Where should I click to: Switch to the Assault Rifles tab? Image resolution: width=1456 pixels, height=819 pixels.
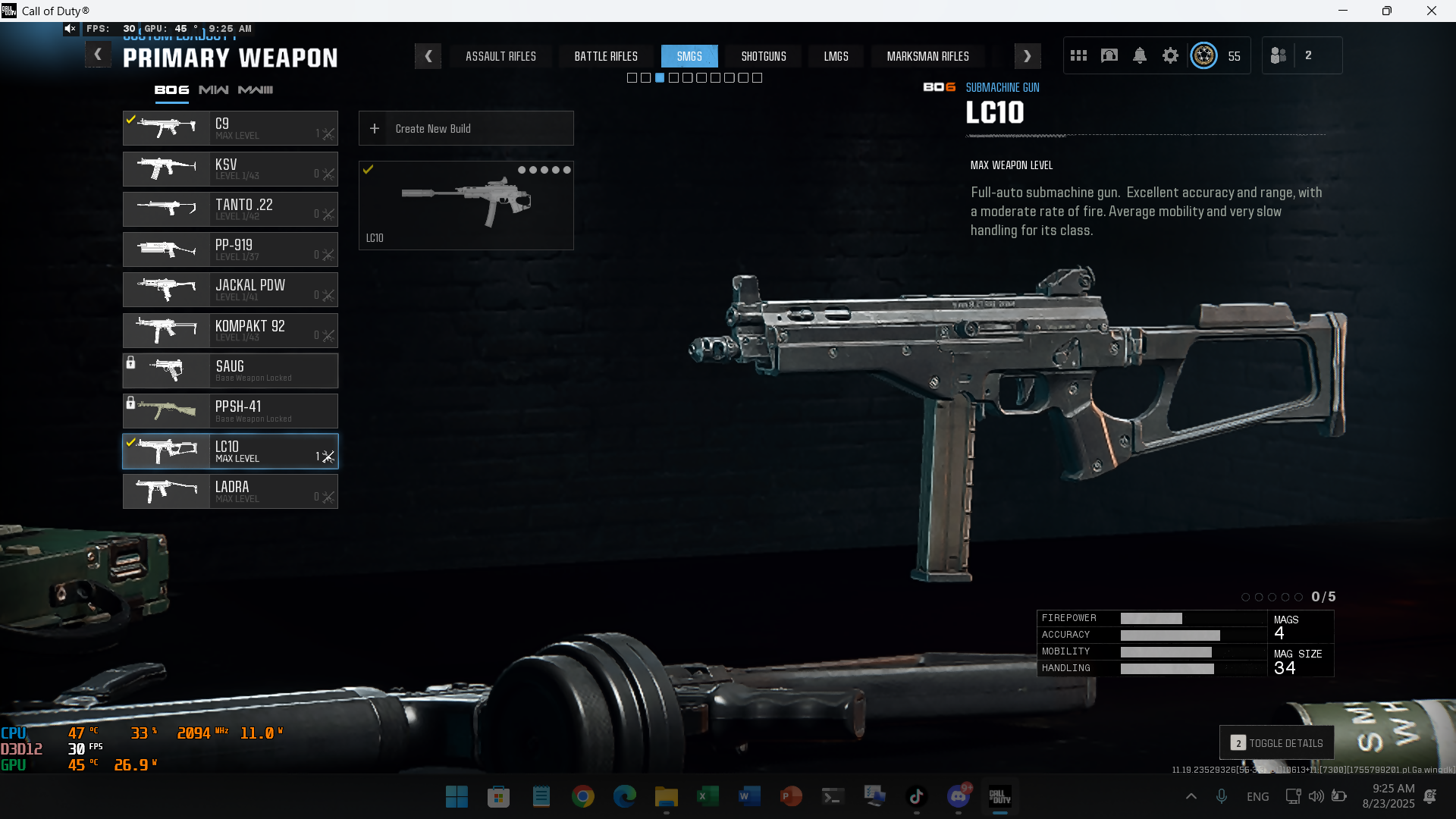(x=500, y=56)
